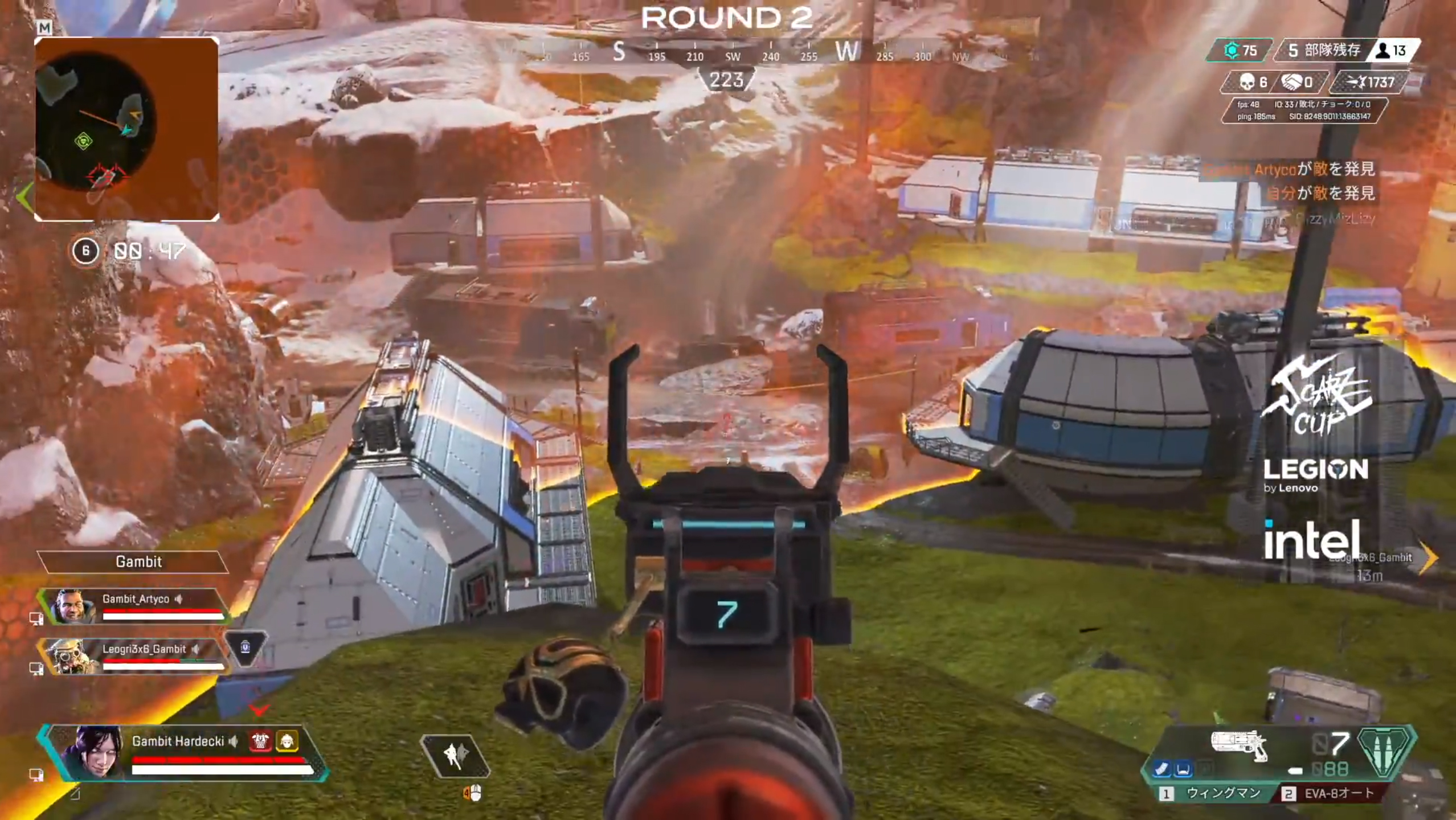The image size is (1456, 820).
Task: Click the Wingman pistol weapon image
Action: point(1240,745)
